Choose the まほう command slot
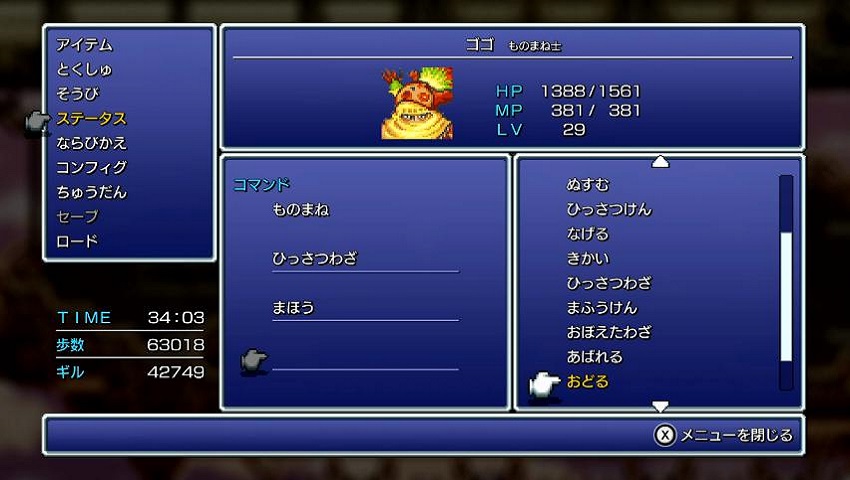Screen dimensions: 850x480 pyautogui.click(x=293, y=307)
